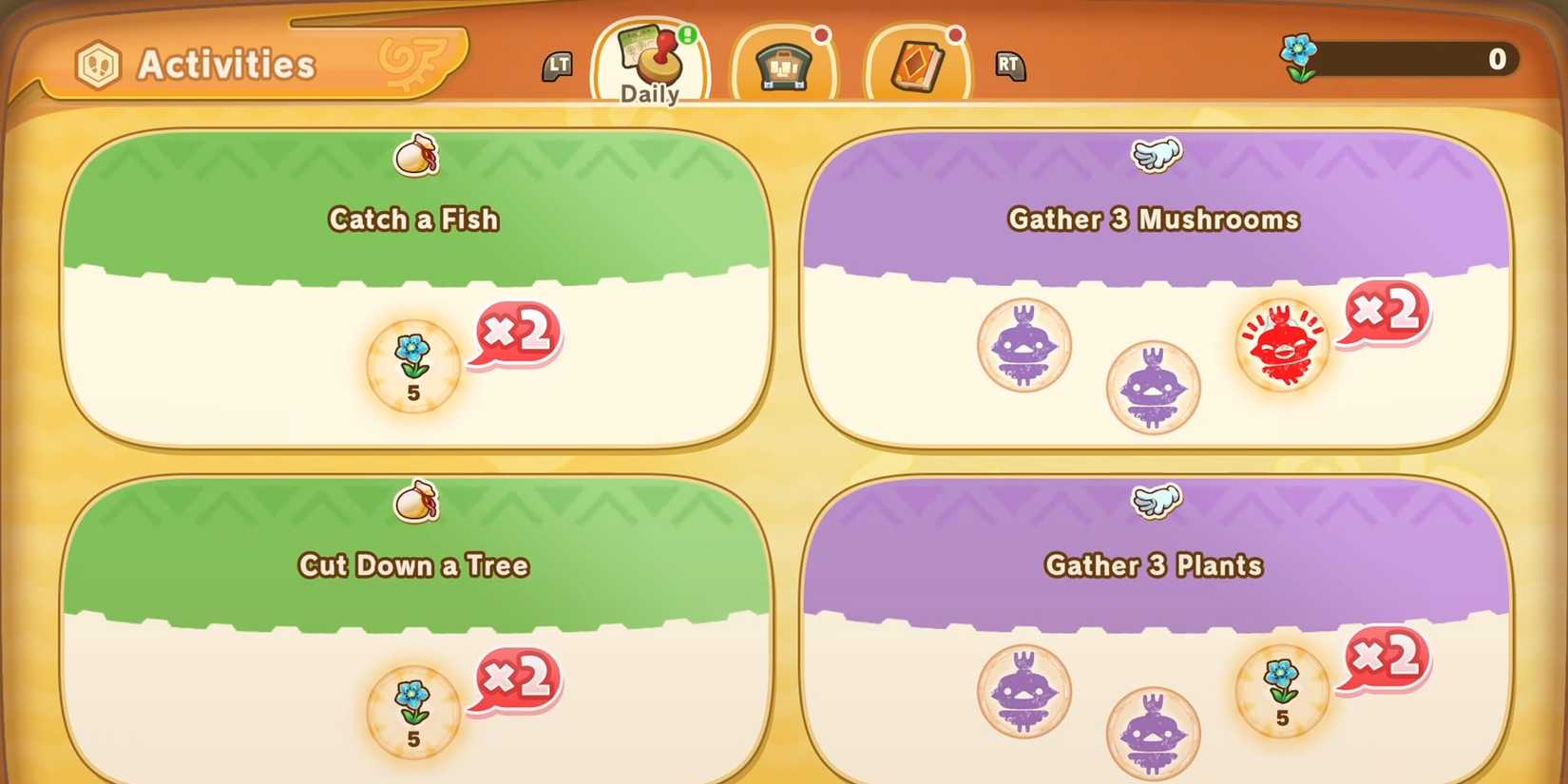
Task: Click the green notification dot on the Daily tab
Action: [687, 36]
